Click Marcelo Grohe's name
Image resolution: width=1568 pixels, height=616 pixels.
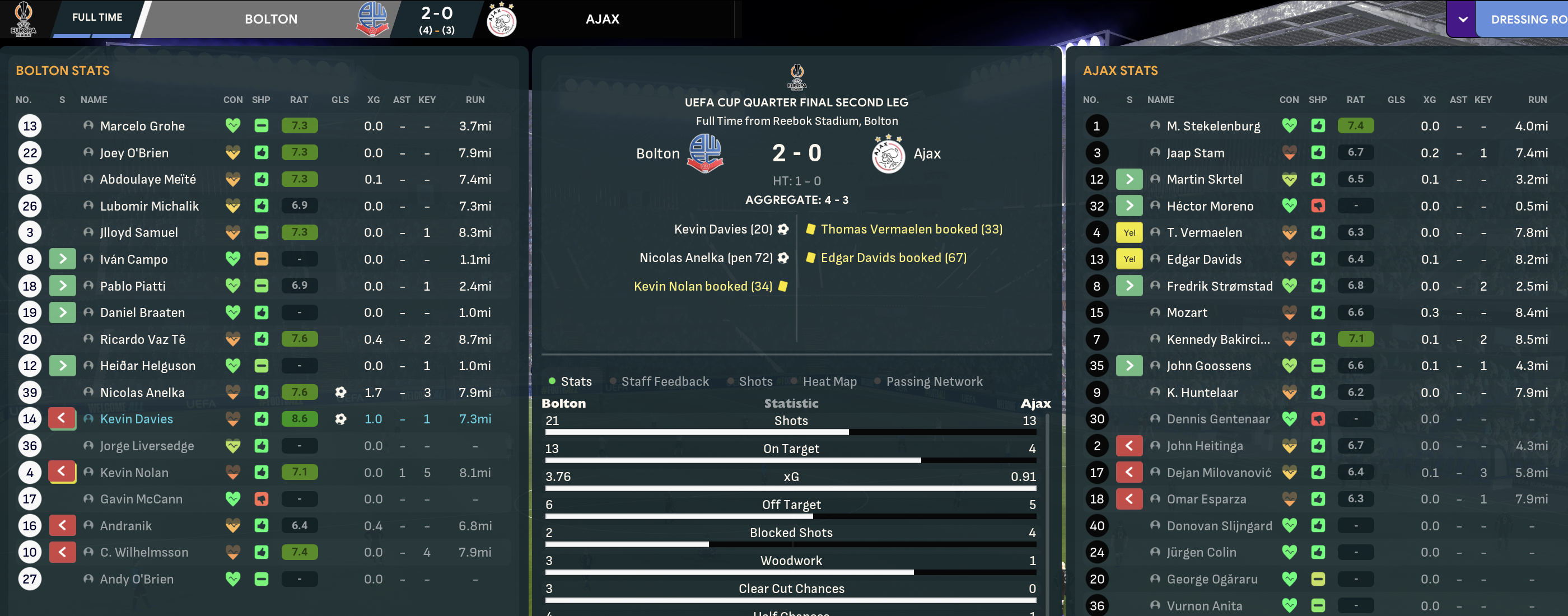(x=142, y=126)
